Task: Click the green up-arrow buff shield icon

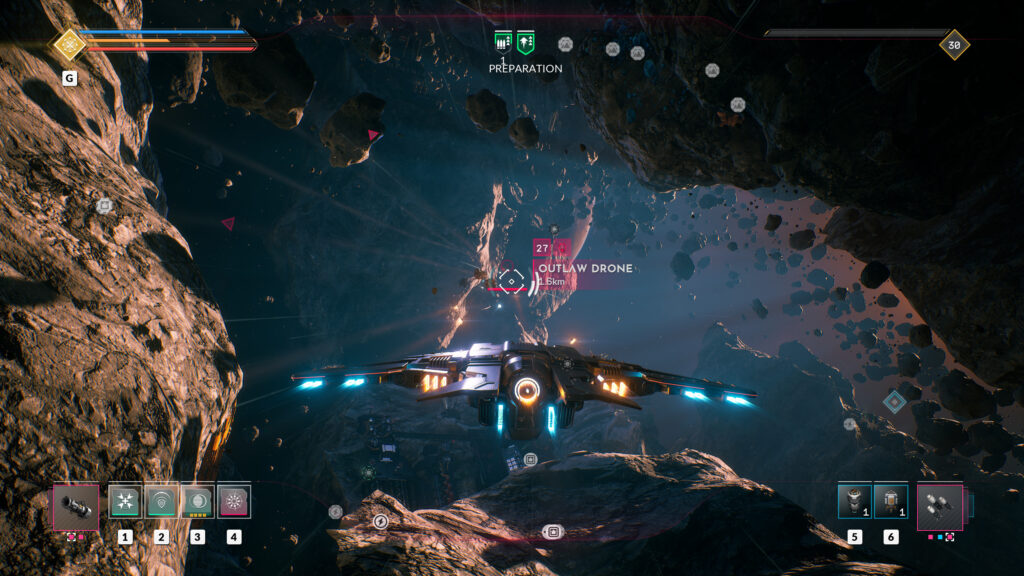Action: [526, 42]
